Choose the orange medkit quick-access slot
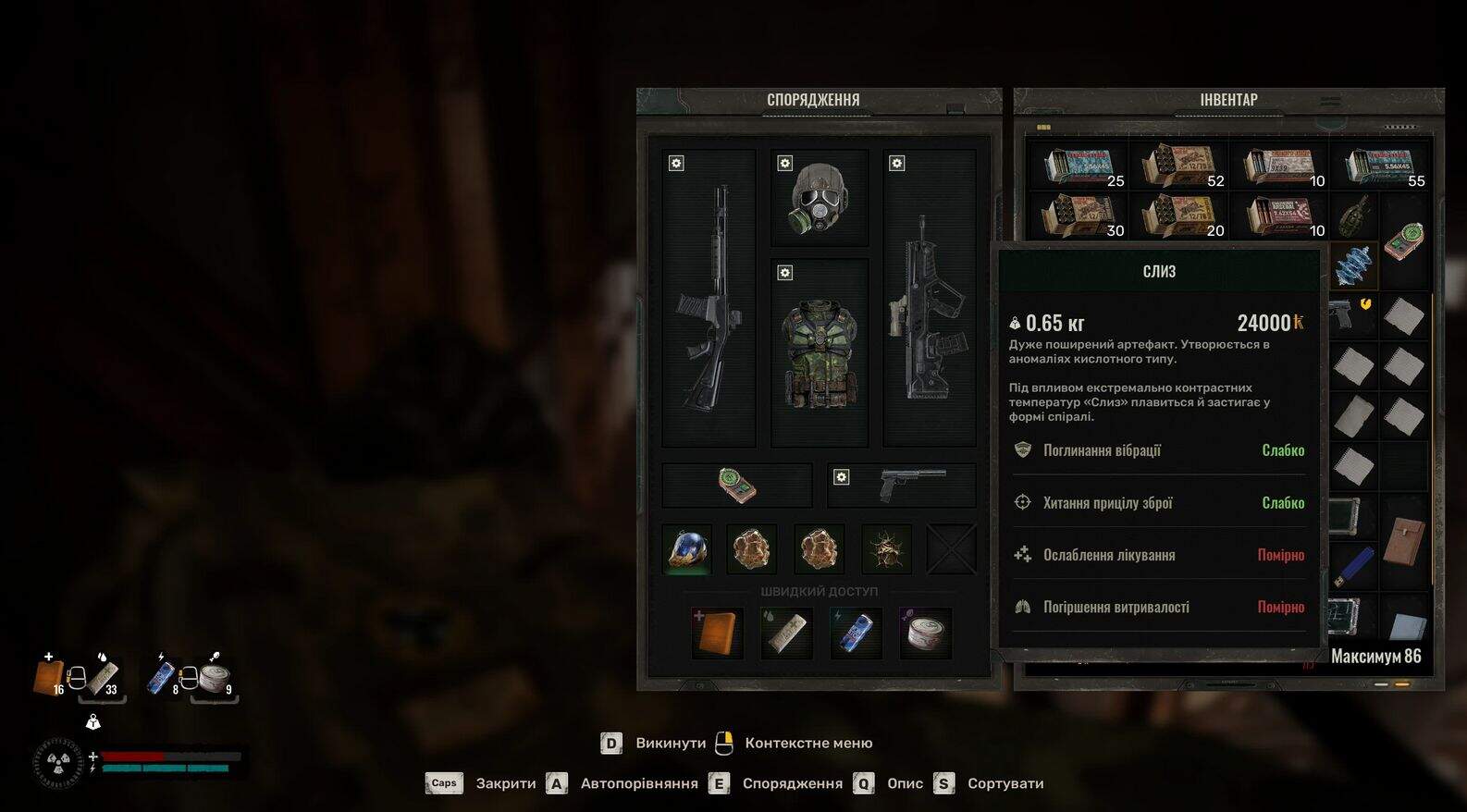 coord(717,634)
